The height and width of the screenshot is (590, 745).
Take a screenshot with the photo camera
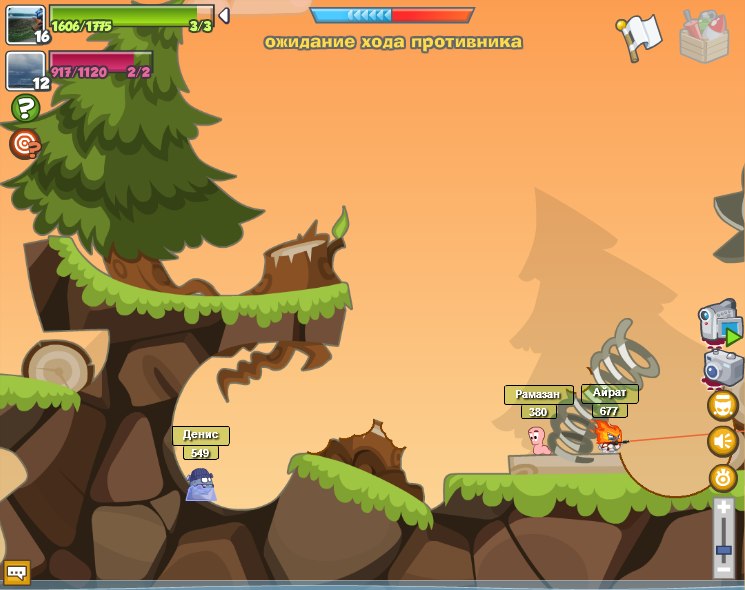tap(722, 367)
